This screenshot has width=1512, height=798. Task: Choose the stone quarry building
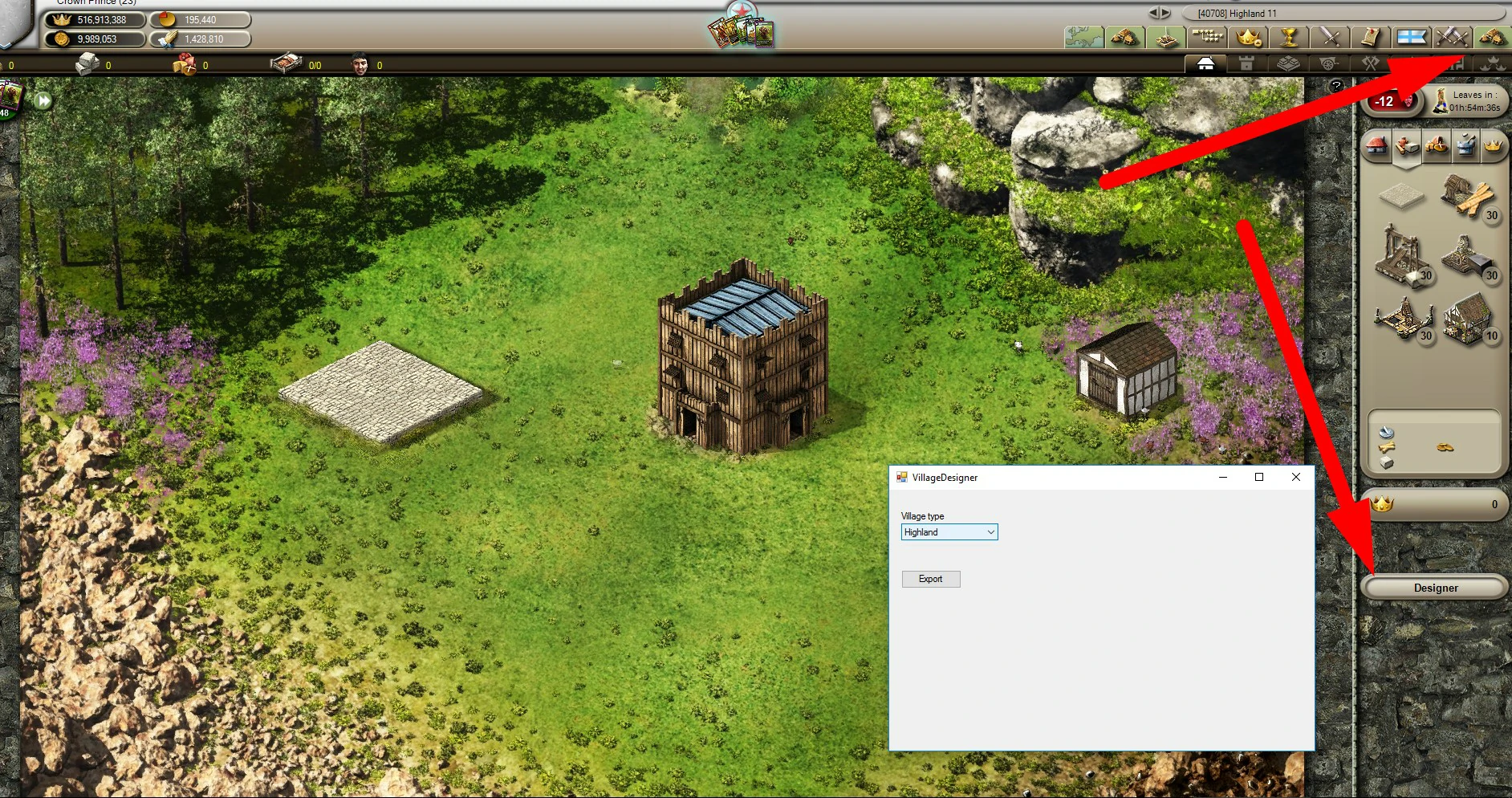click(x=1402, y=257)
